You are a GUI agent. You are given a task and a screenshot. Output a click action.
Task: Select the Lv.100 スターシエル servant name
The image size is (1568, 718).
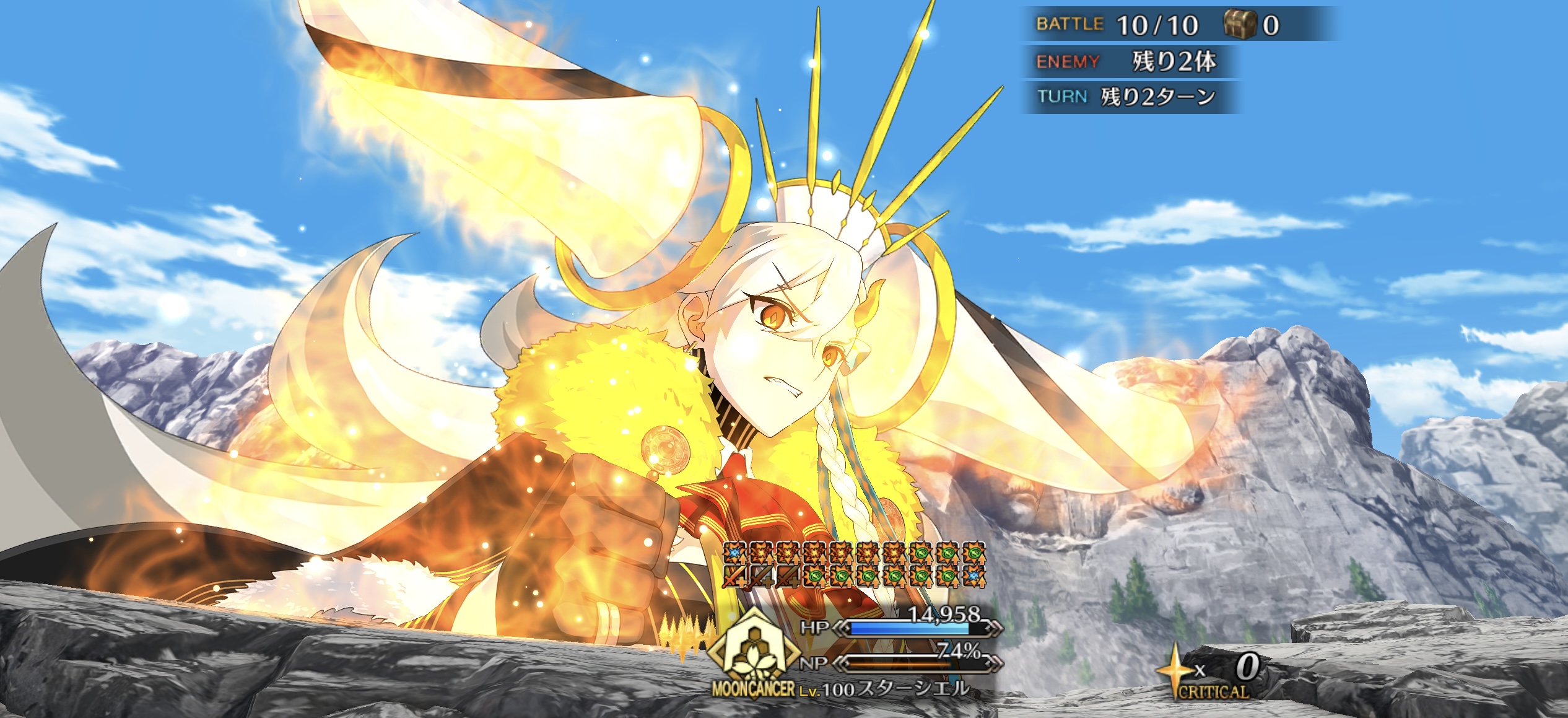click(884, 689)
